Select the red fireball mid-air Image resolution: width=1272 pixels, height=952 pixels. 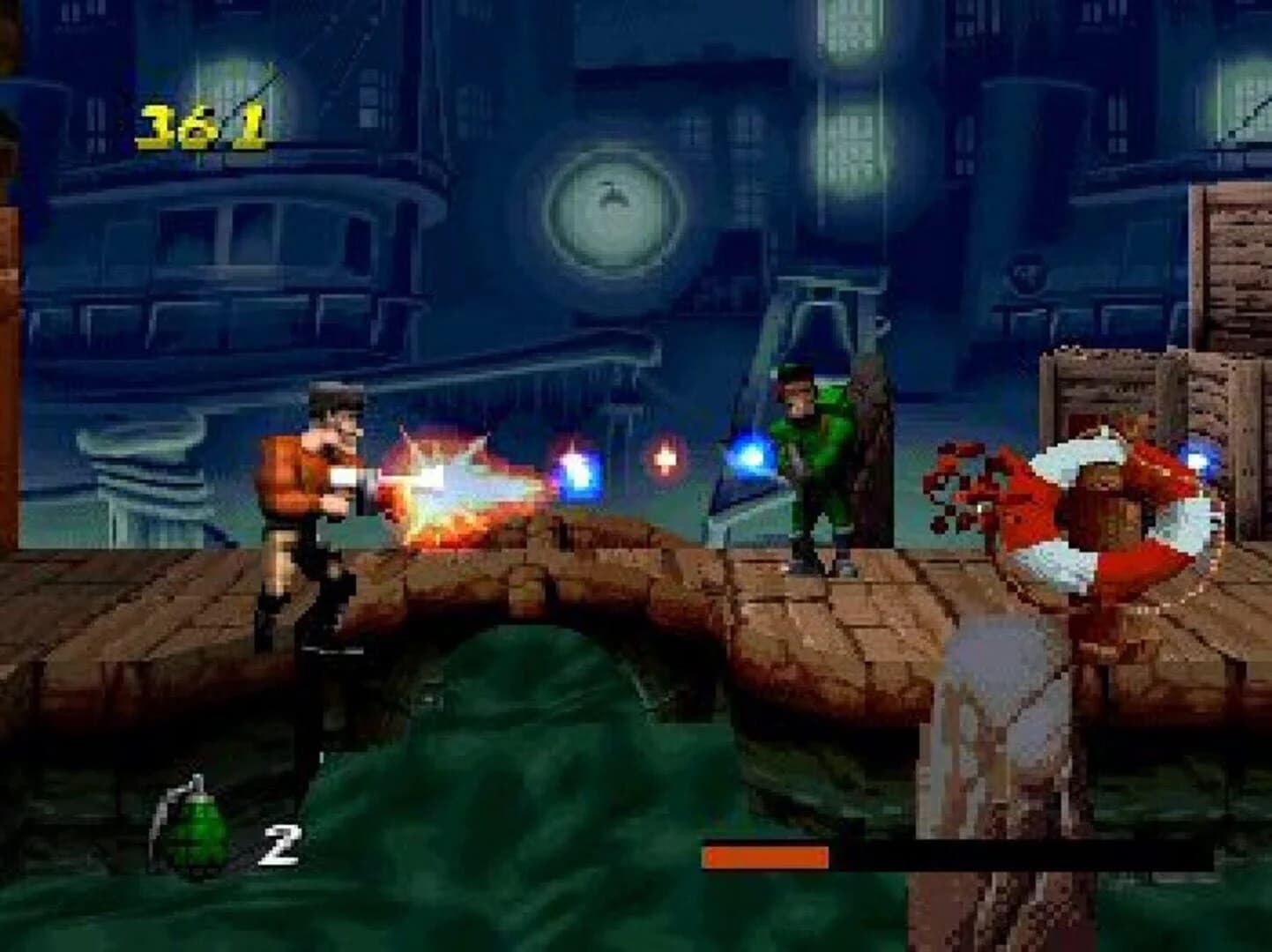[x=667, y=457]
